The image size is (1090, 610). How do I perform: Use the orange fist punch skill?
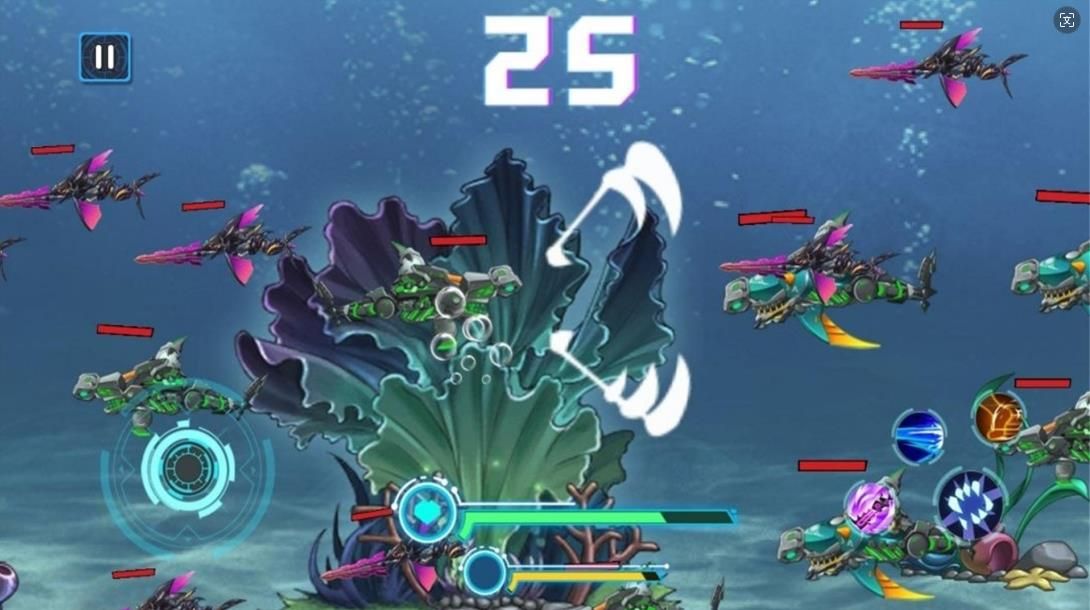[999, 416]
